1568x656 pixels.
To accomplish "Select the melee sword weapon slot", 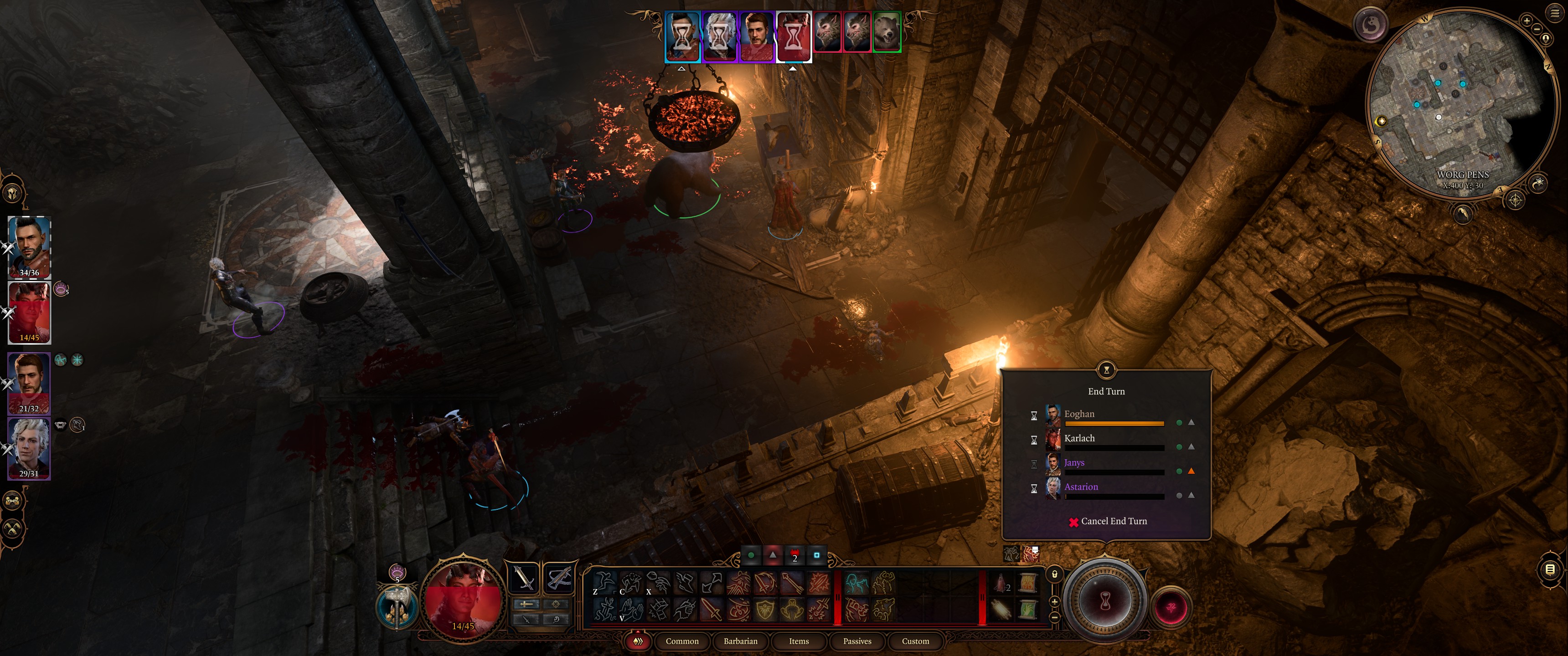I will tap(524, 578).
